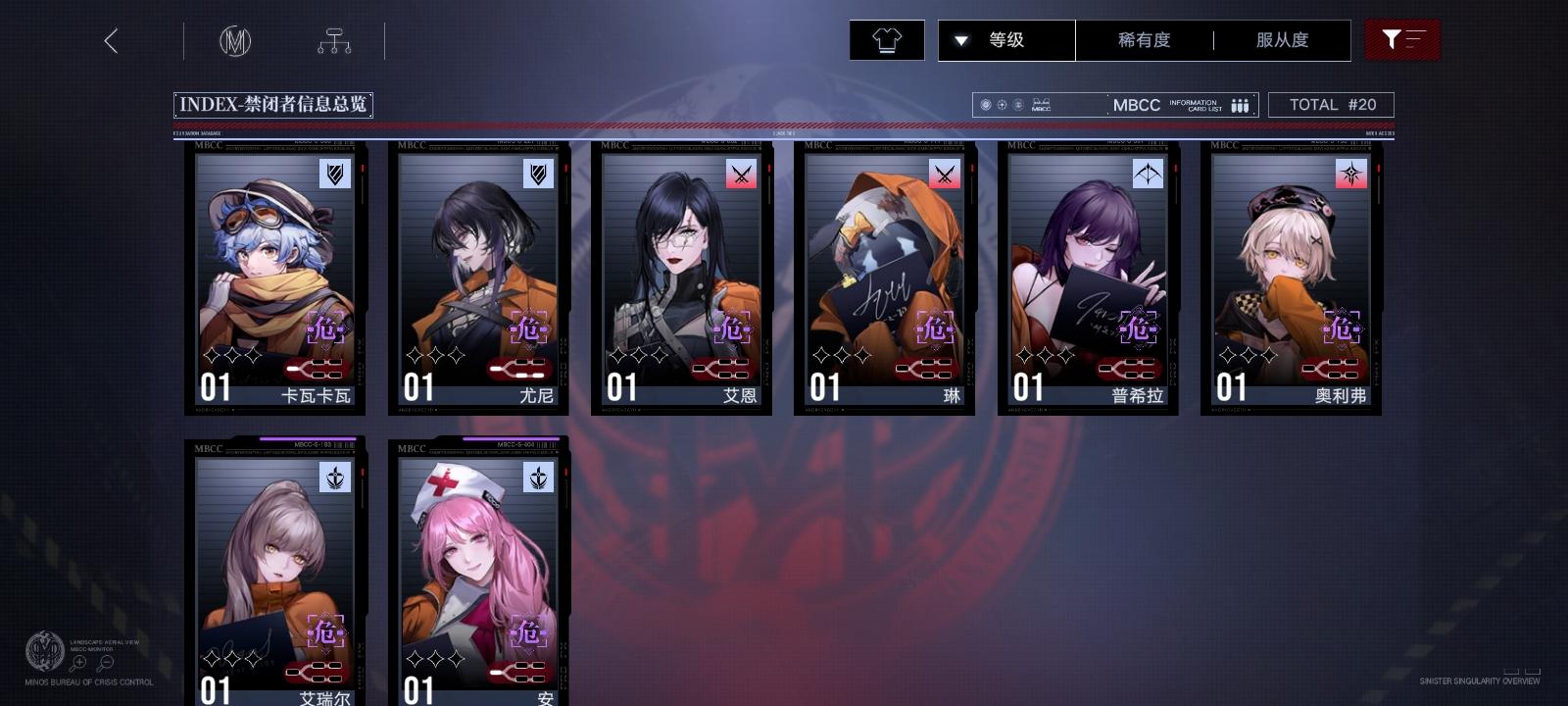
Task: Open the filter panel icon
Action: (1402, 40)
